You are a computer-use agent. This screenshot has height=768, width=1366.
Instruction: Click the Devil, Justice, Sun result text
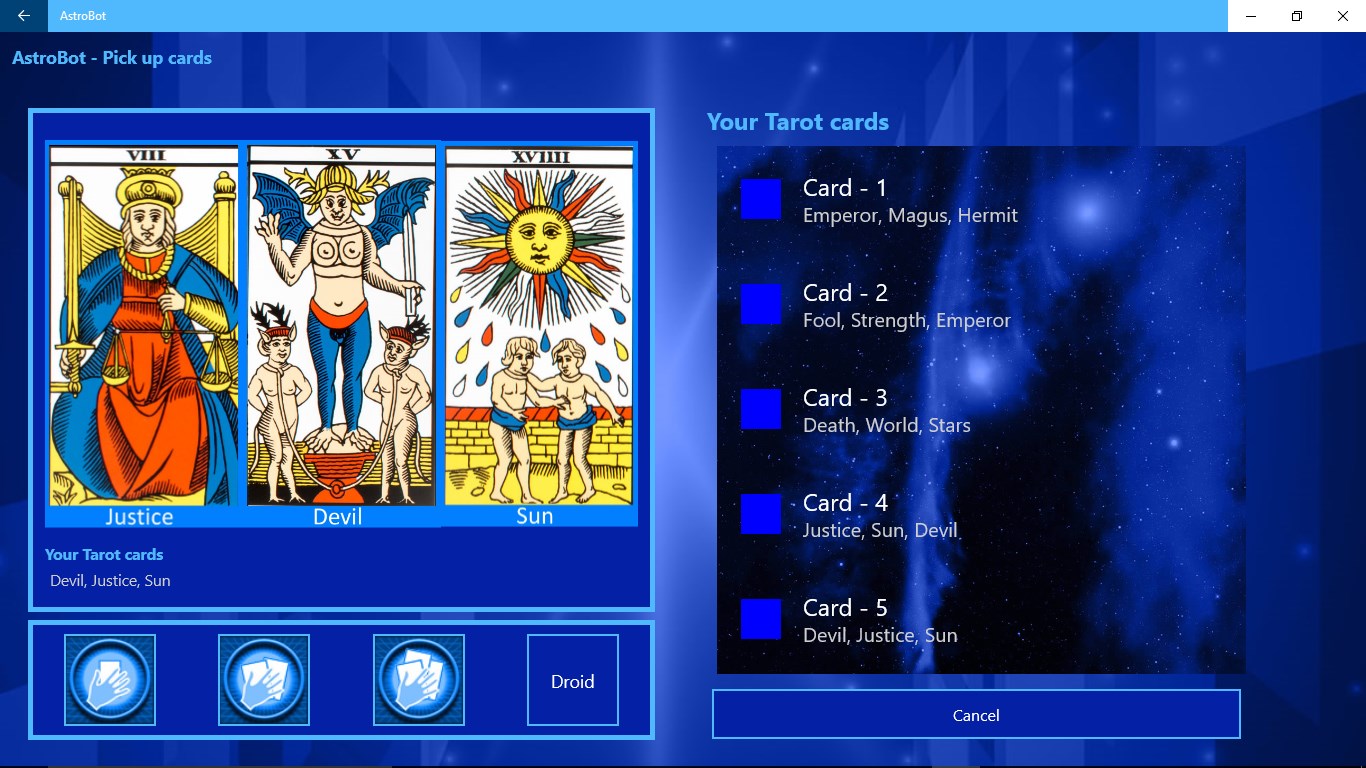pyautogui.click(x=110, y=580)
